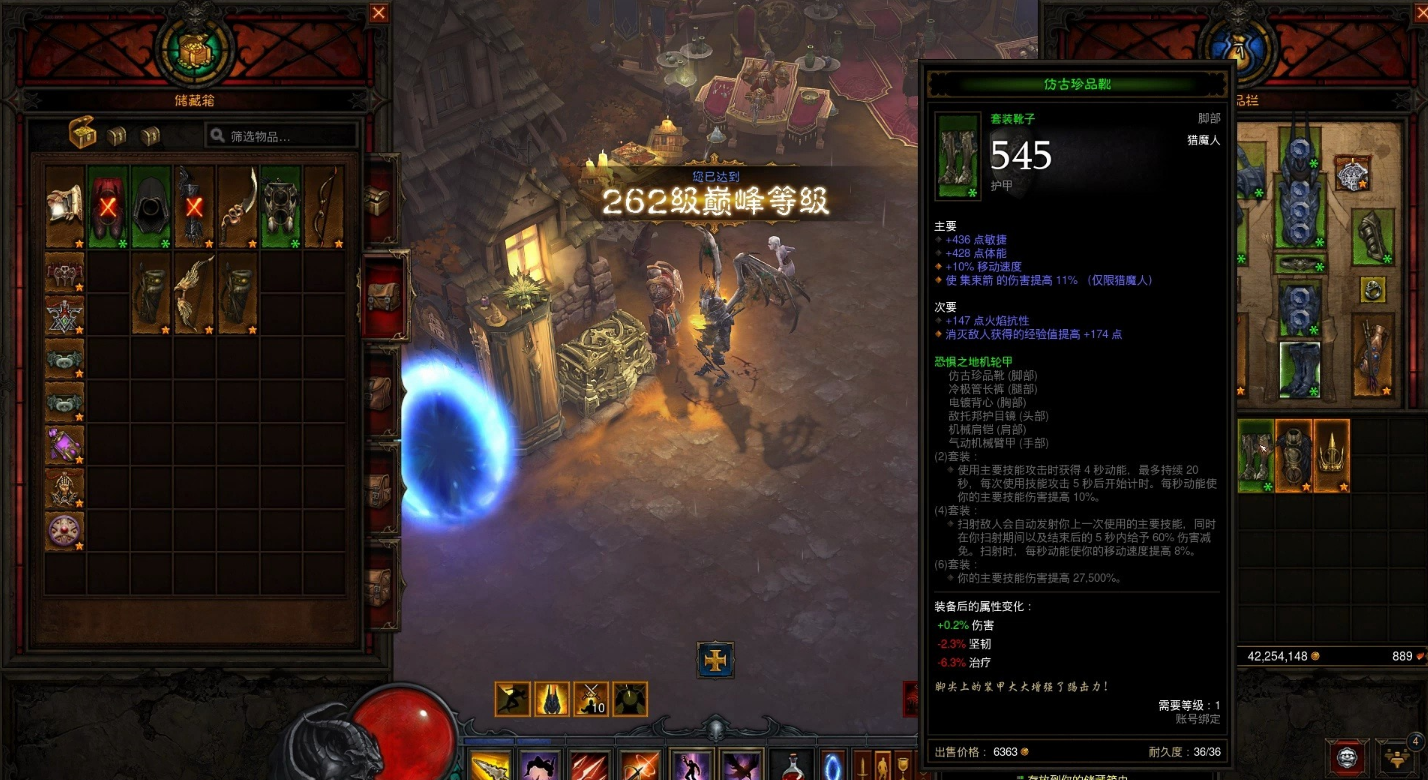The height and width of the screenshot is (780, 1428).
Task: Select the large golden chest stash tab
Action: [x=82, y=134]
